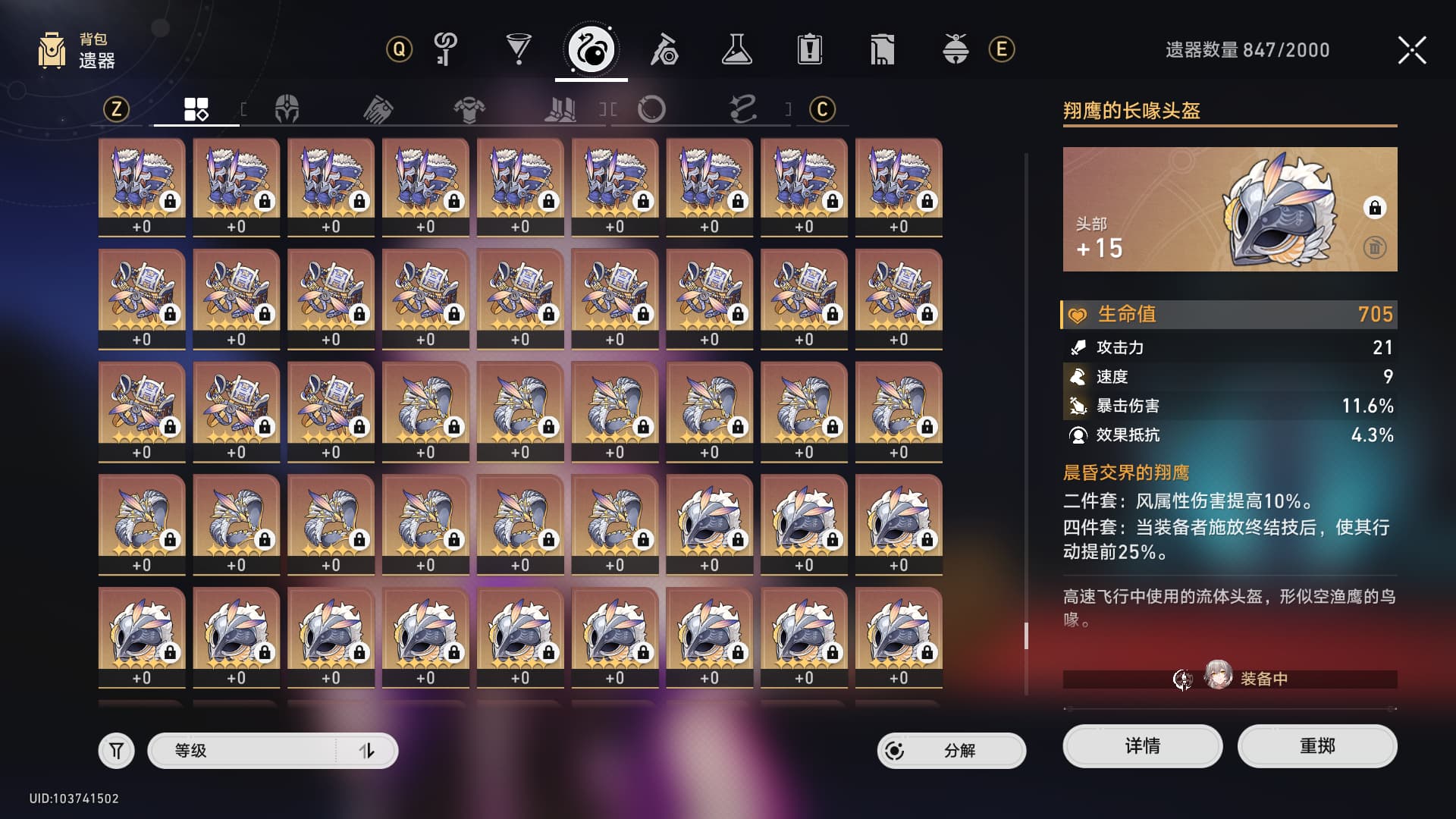1456x819 pixels.
Task: Click the 重掷 reroll button
Action: 1316,746
